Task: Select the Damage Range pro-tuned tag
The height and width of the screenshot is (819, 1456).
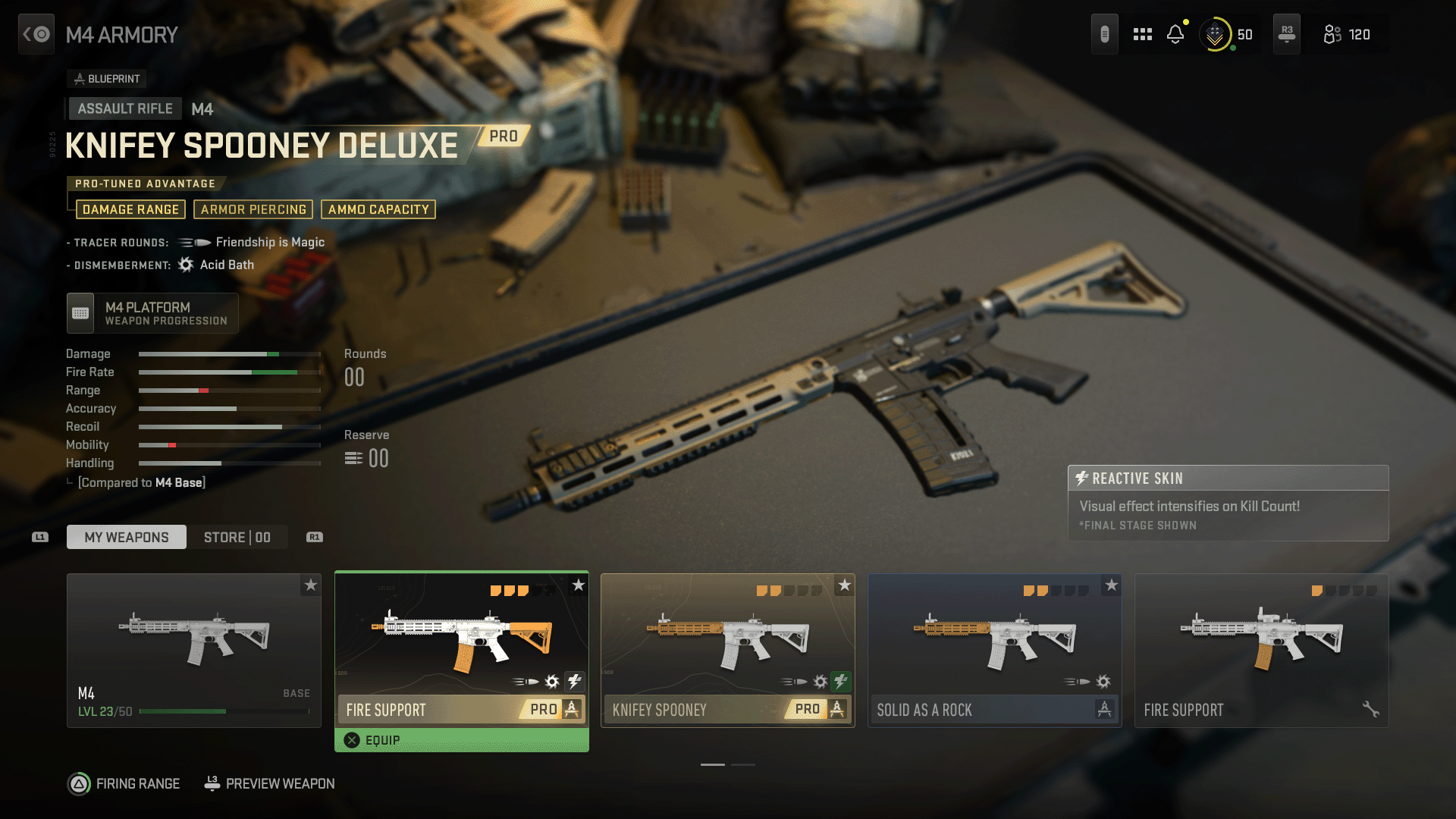Action: (130, 209)
